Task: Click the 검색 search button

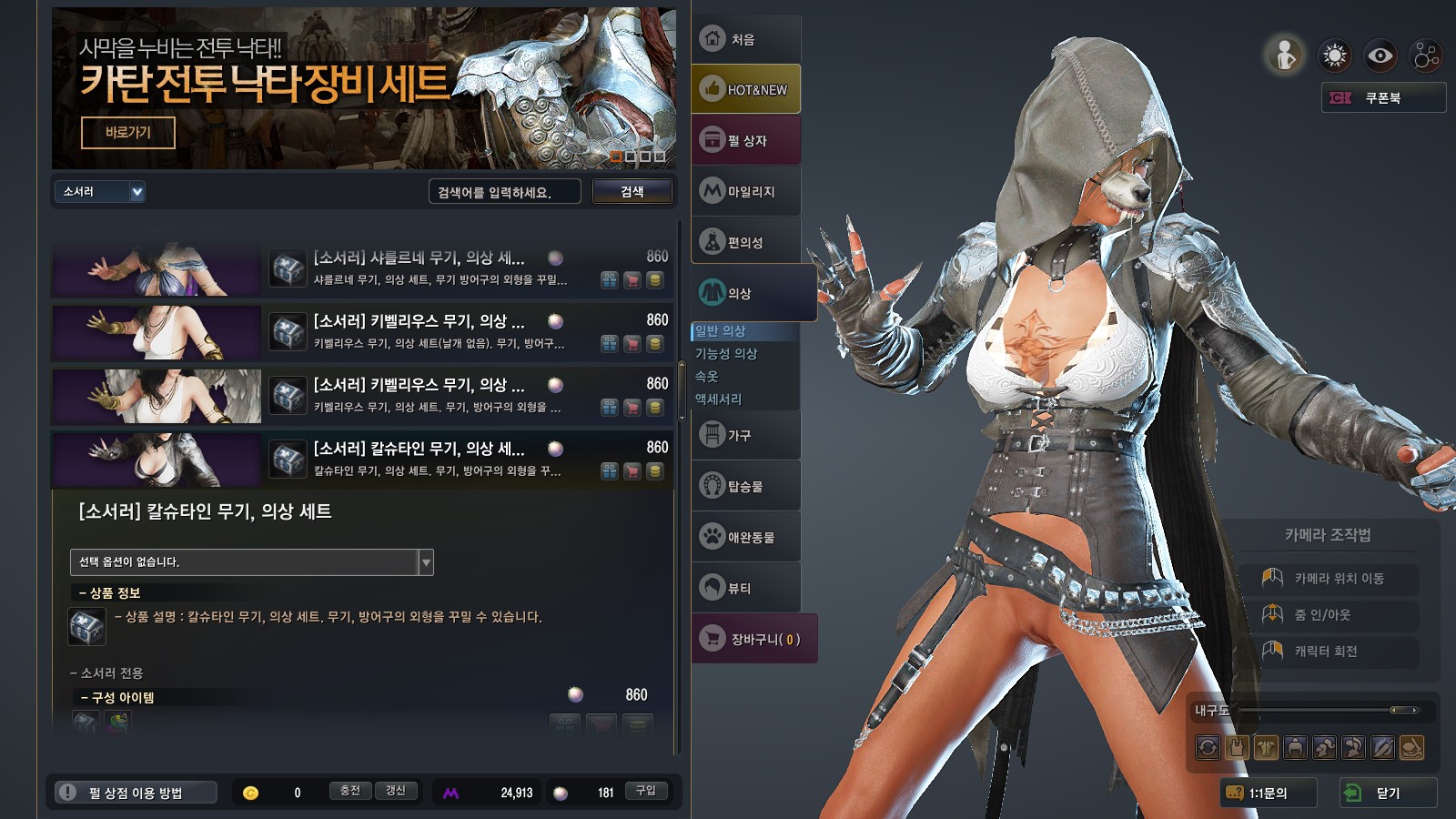Action: click(632, 192)
